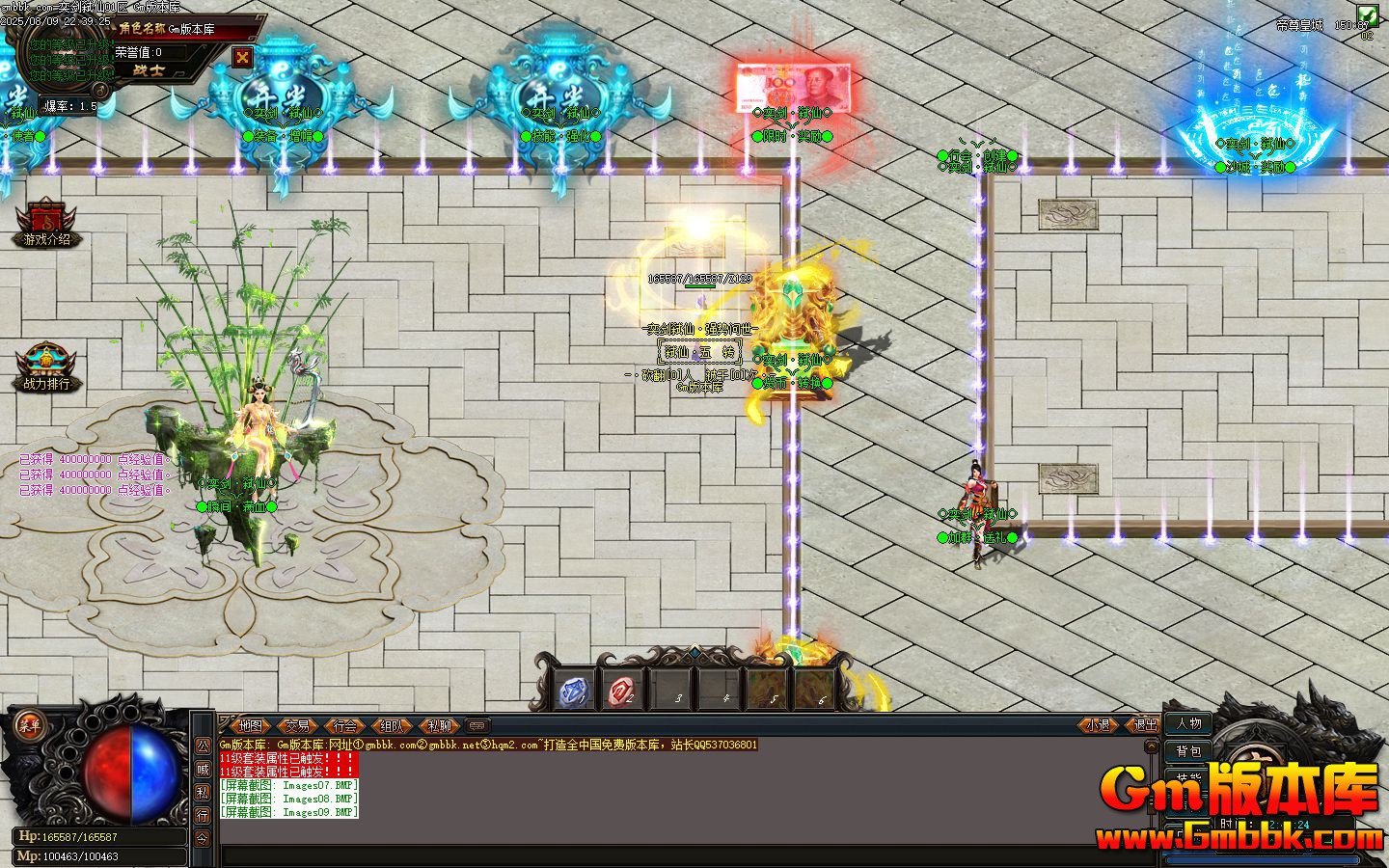This screenshot has width=1389, height=868.
Task: Open the emoticon picker beside 私聊
Action: [477, 725]
